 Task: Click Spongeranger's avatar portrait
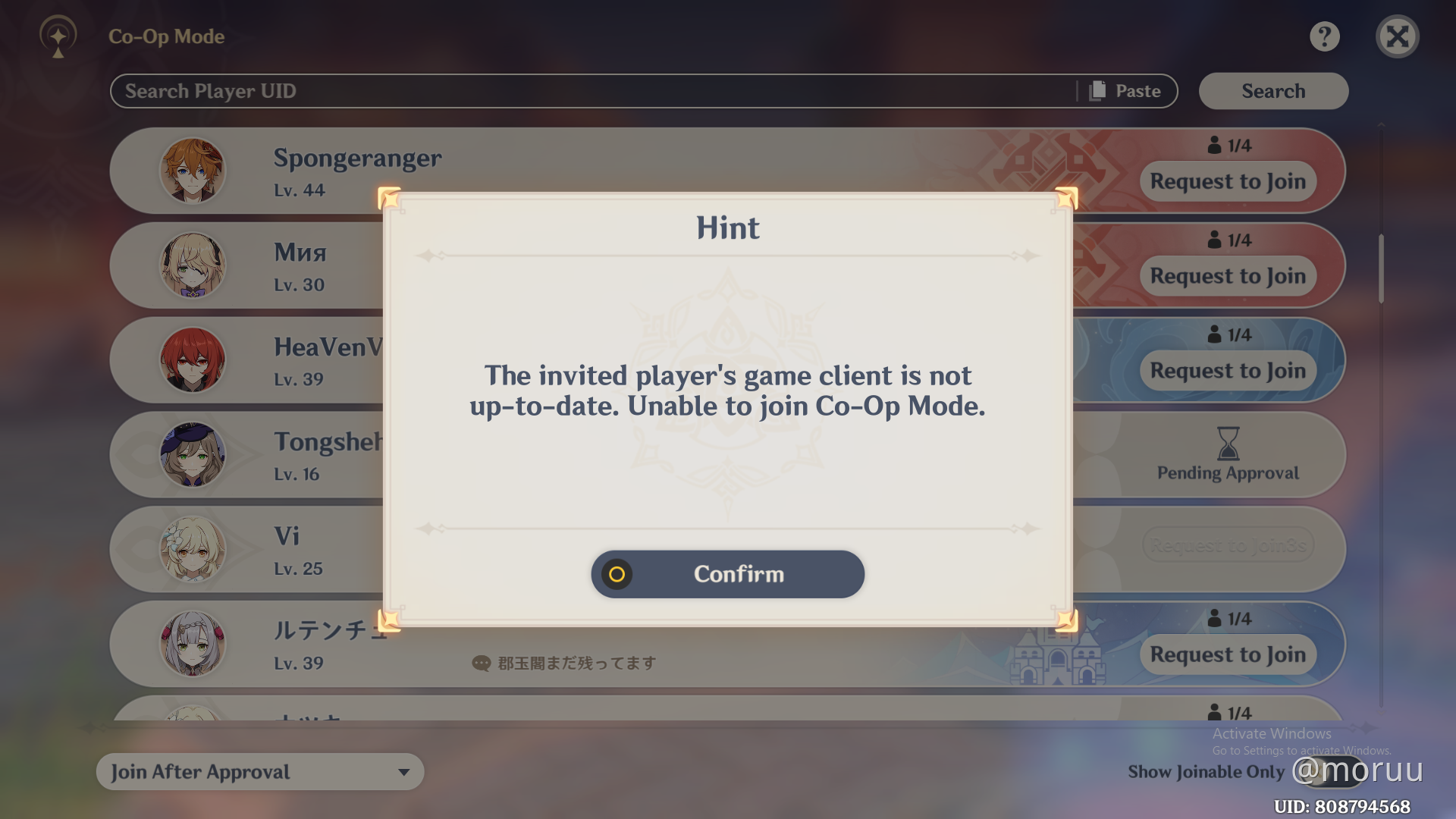click(193, 171)
